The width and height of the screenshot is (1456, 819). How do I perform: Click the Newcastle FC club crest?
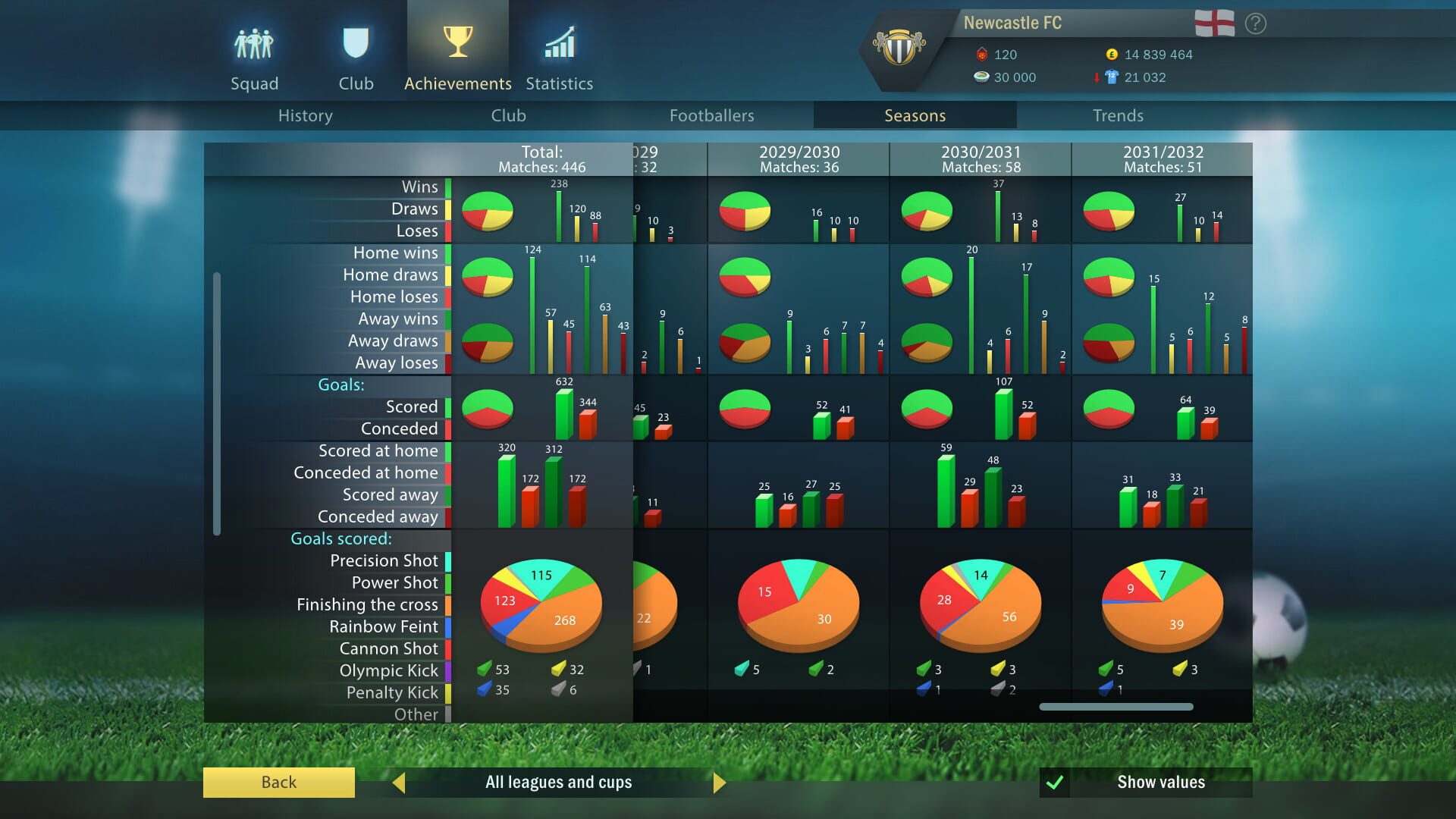[x=901, y=47]
